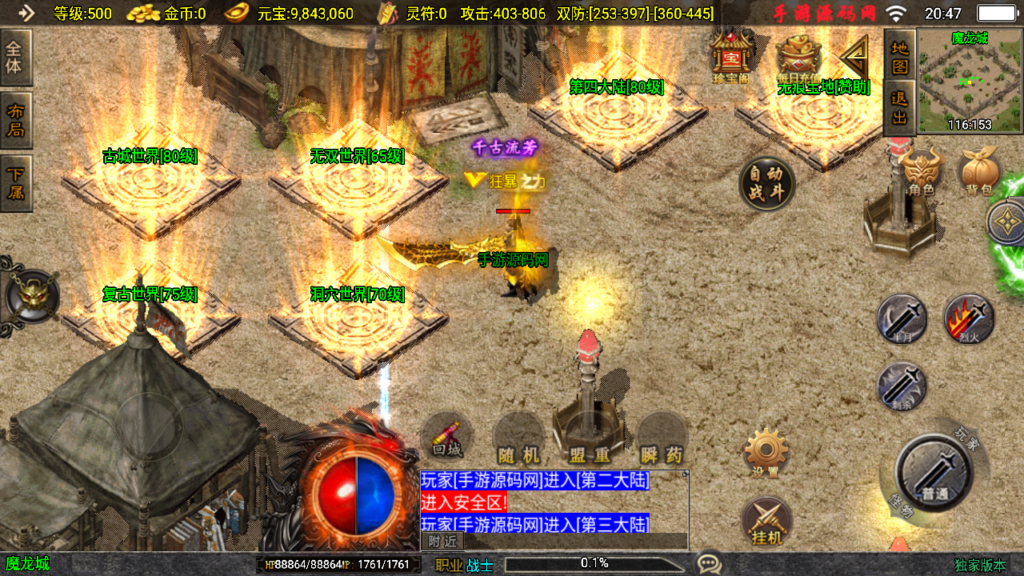The image size is (1024, 576).
Task: Open the 地图 map button
Action: pos(900,56)
